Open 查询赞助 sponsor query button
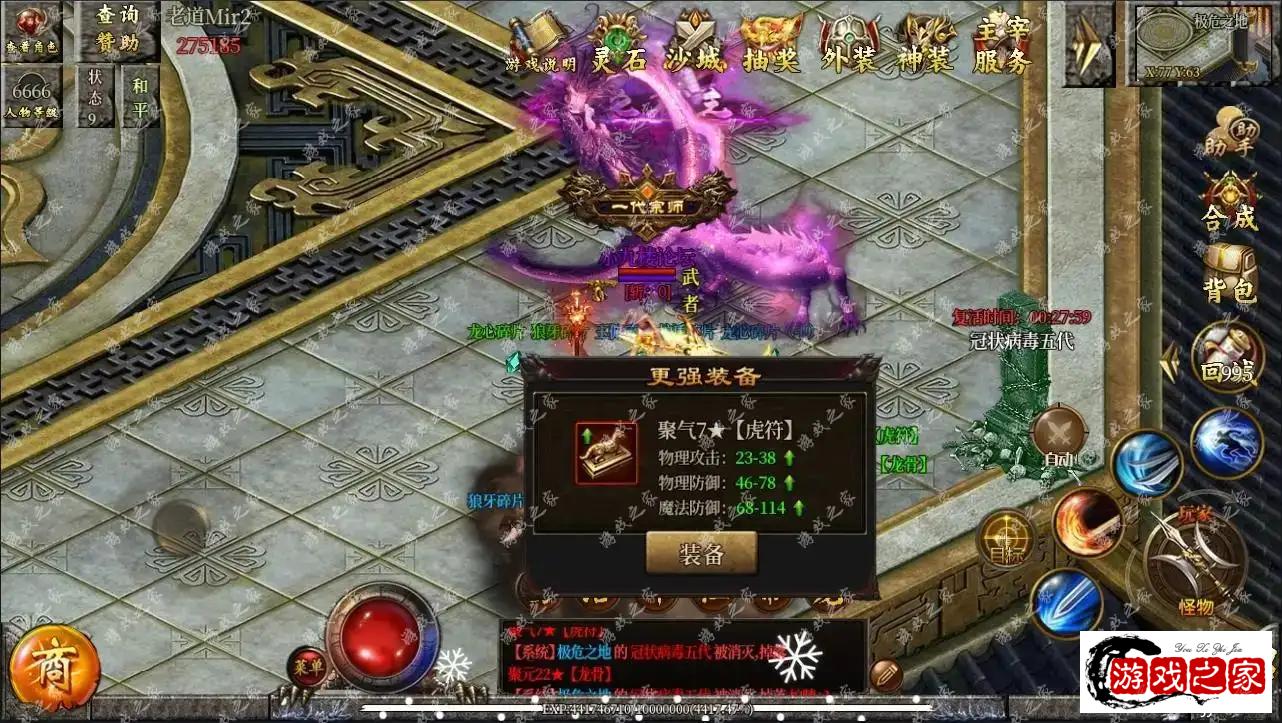The width and height of the screenshot is (1282, 723). point(118,28)
